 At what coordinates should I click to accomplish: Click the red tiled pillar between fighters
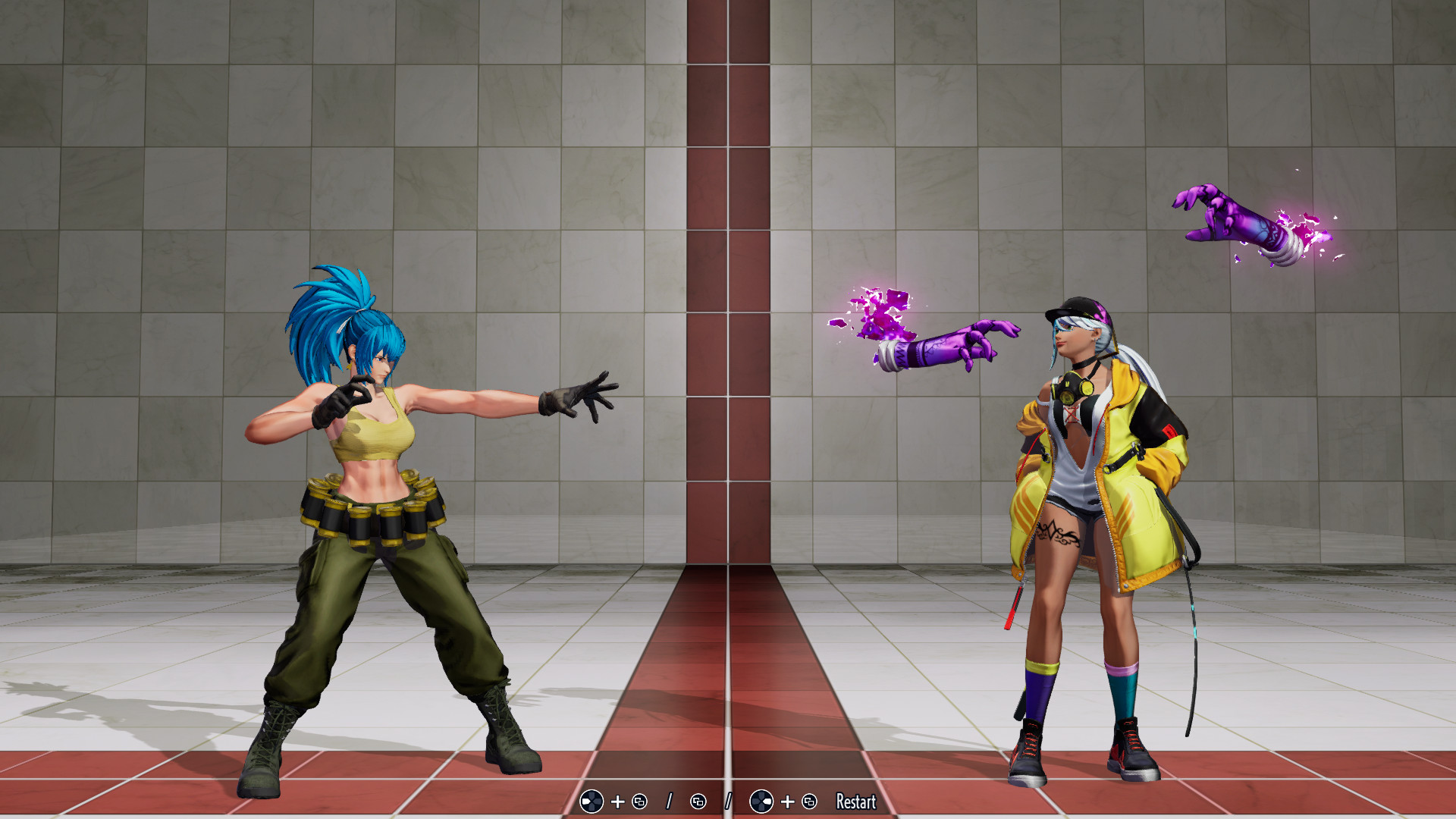728,303
